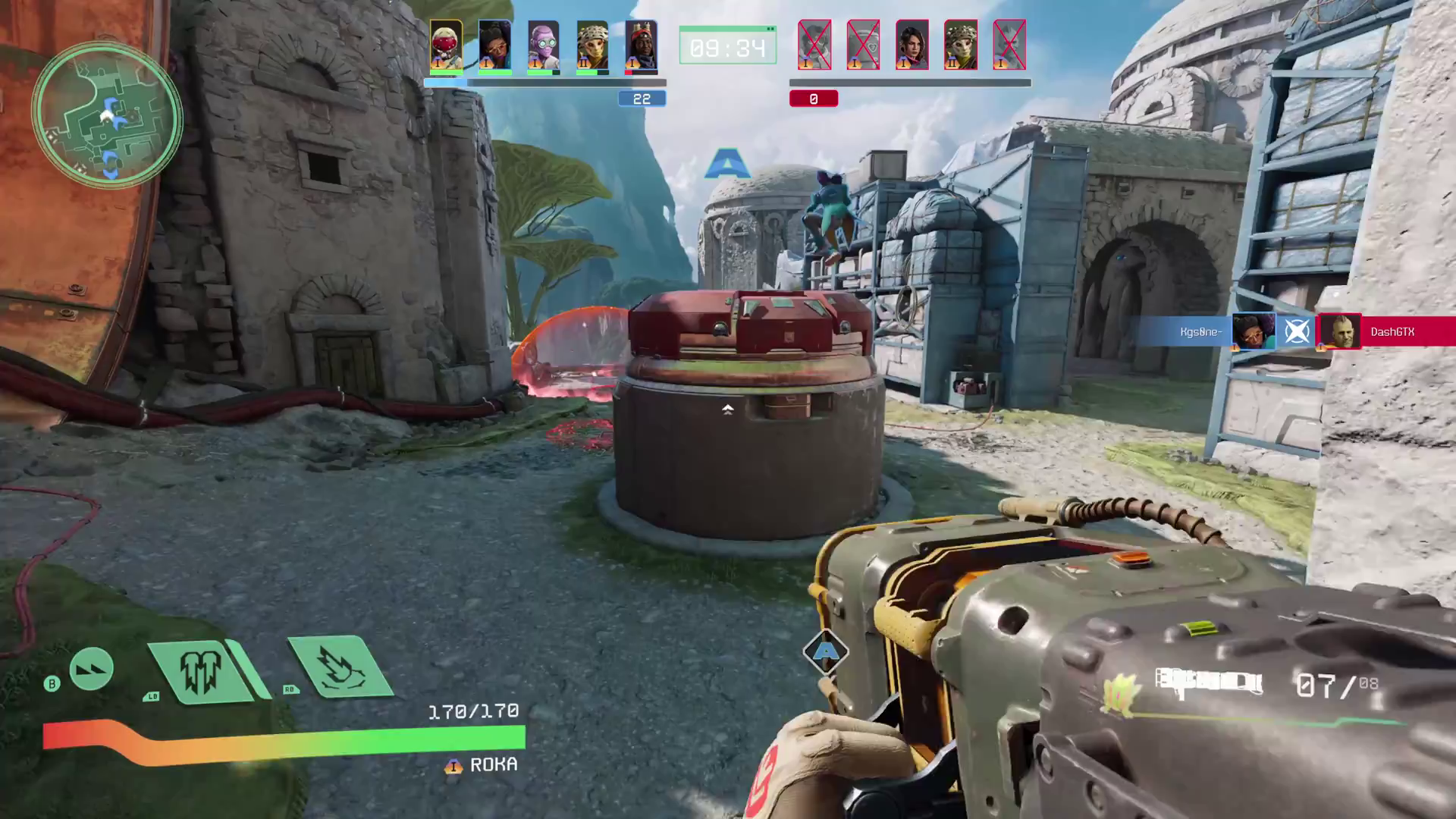Click the Kgs0ne- portrait in the kill feed
1456x819 pixels.
click(x=1253, y=331)
